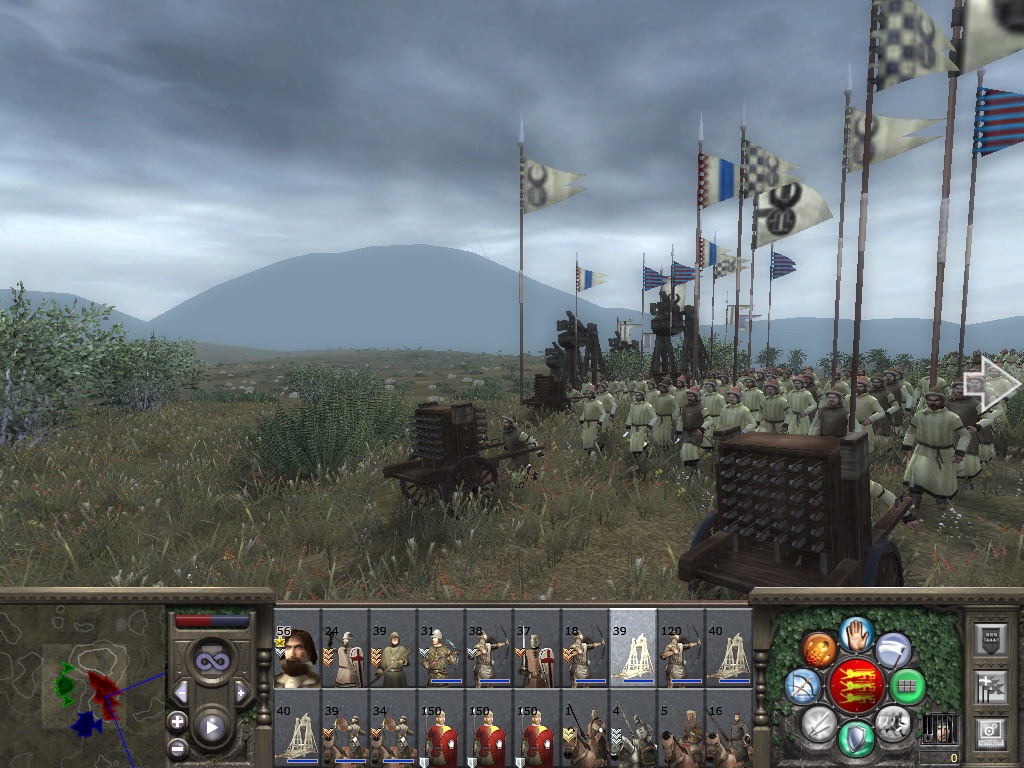Select the cavalry unit card with 16 riders
The height and width of the screenshot is (768, 1024).
click(x=729, y=726)
